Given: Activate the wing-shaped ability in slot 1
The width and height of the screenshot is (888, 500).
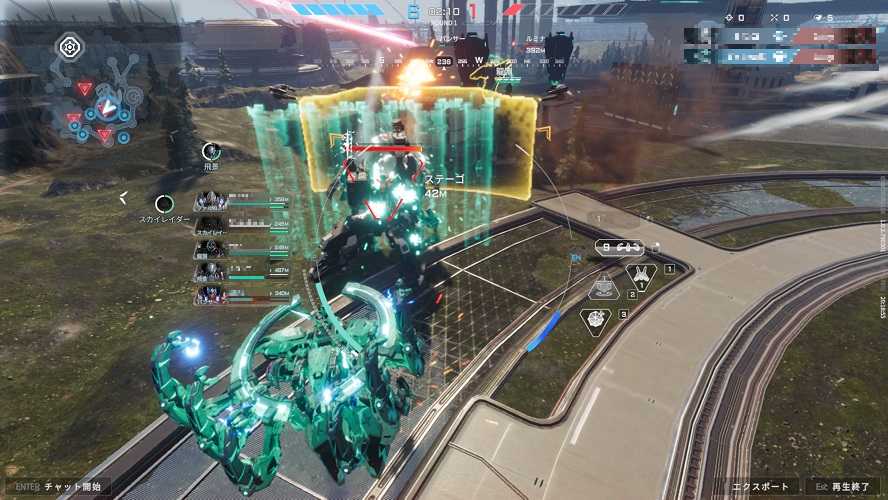Looking at the screenshot, I should (x=641, y=273).
